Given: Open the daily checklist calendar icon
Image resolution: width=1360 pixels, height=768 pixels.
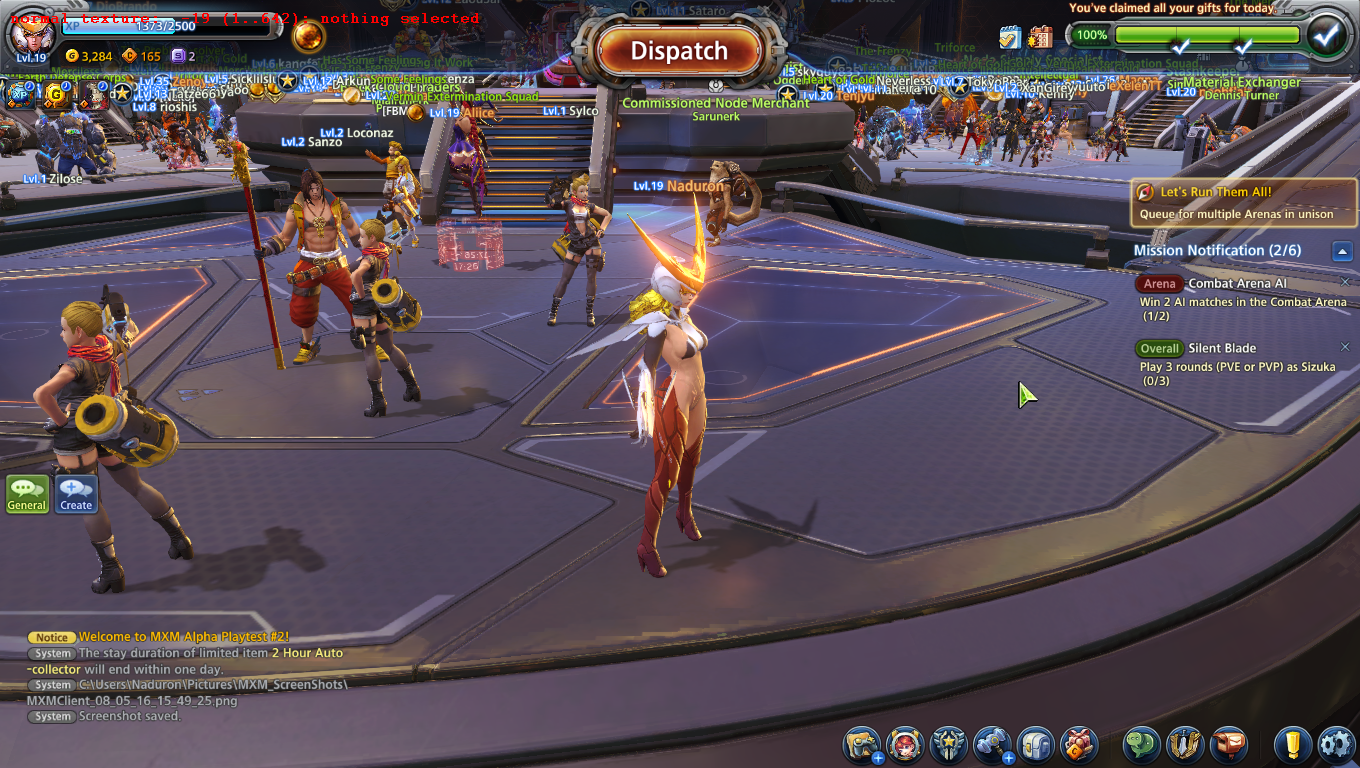Looking at the screenshot, I should click(1010, 37).
